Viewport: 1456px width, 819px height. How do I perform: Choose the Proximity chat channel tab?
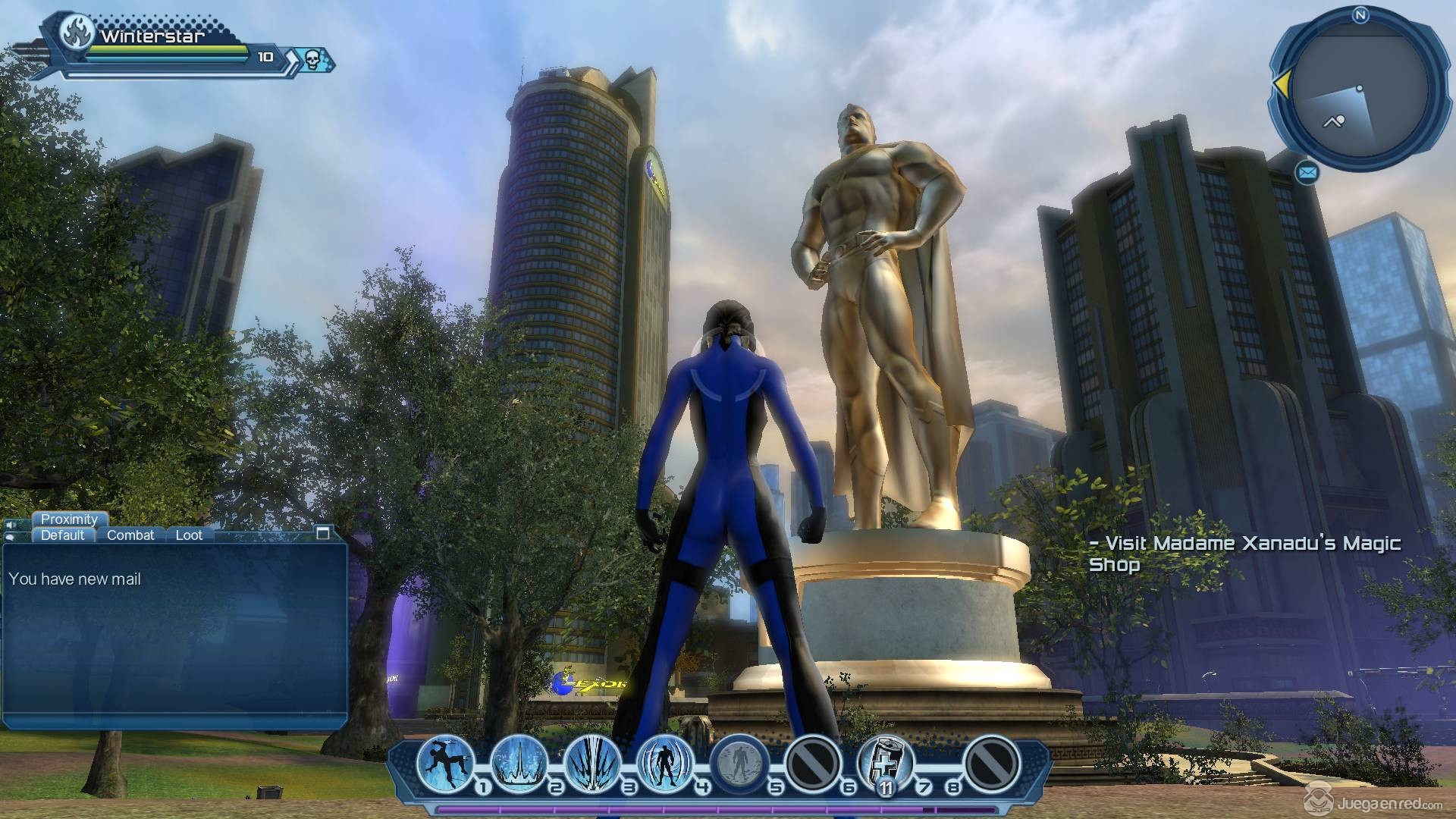point(69,519)
